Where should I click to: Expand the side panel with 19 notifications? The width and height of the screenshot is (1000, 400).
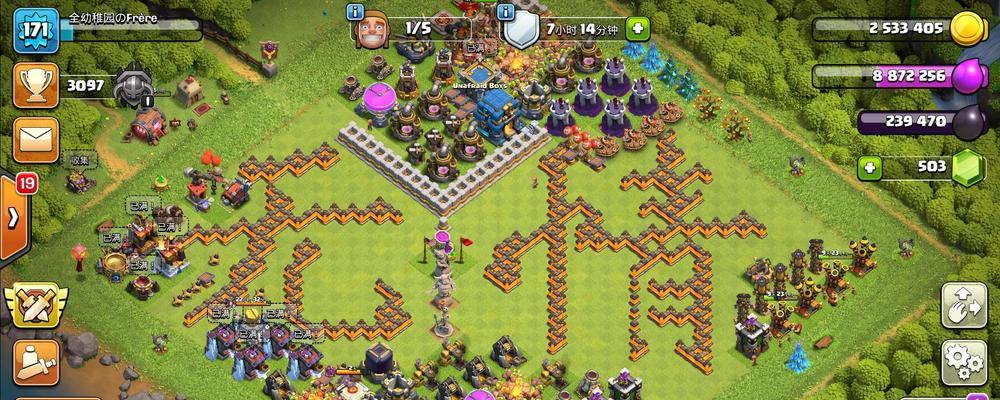pos(14,216)
